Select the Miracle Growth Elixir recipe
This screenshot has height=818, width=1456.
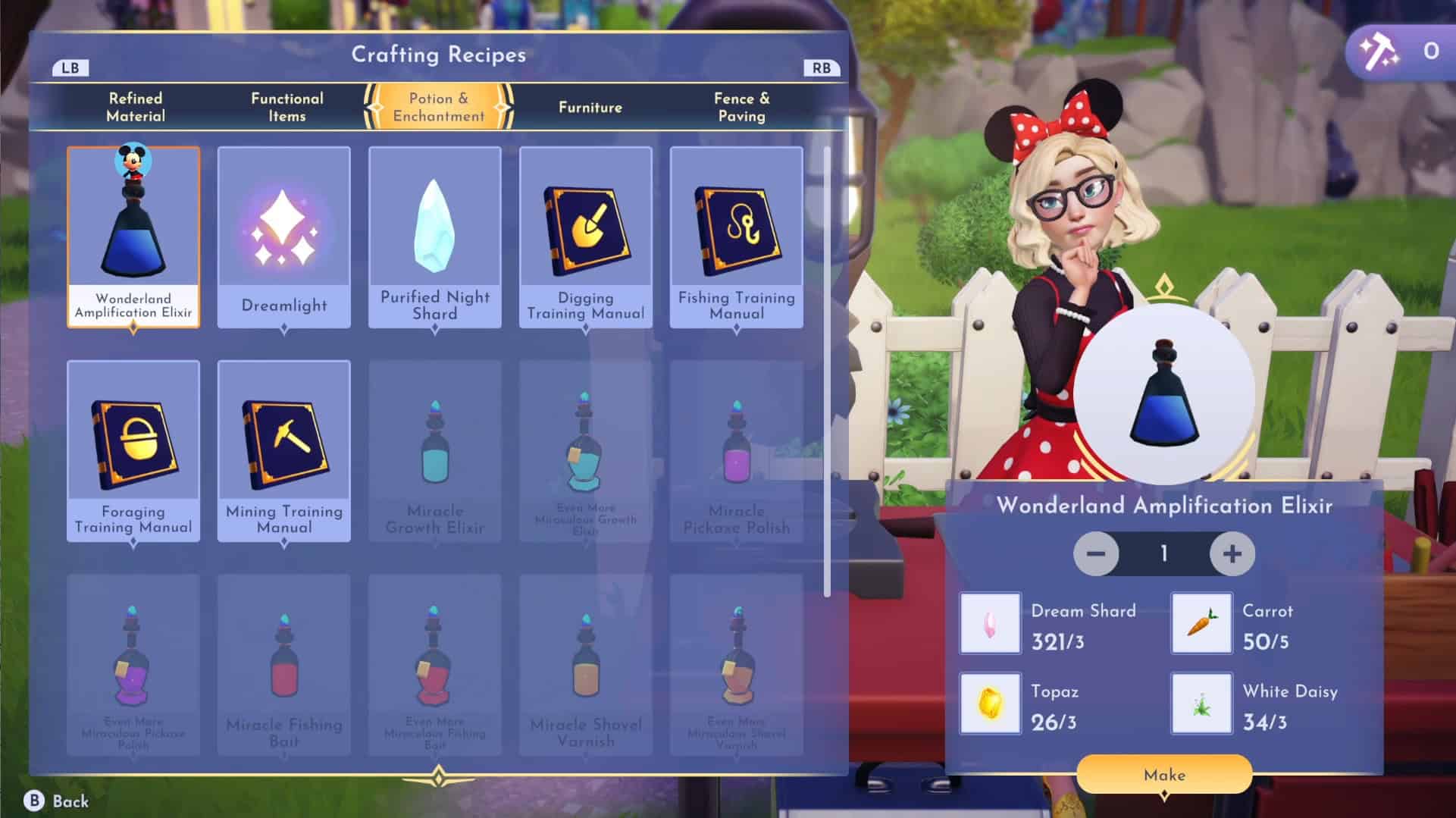pyautogui.click(x=435, y=450)
